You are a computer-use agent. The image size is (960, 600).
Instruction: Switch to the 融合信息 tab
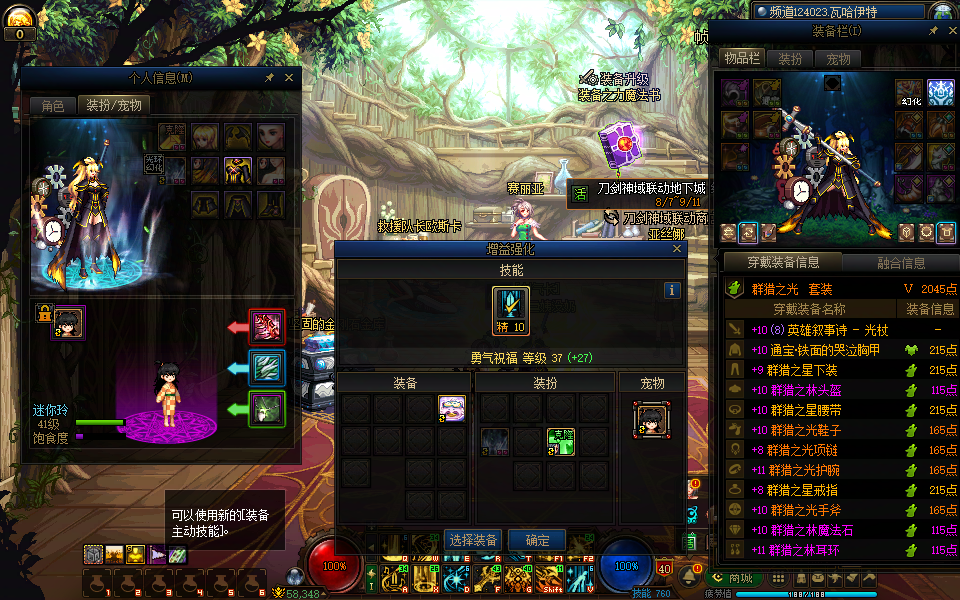[900, 263]
